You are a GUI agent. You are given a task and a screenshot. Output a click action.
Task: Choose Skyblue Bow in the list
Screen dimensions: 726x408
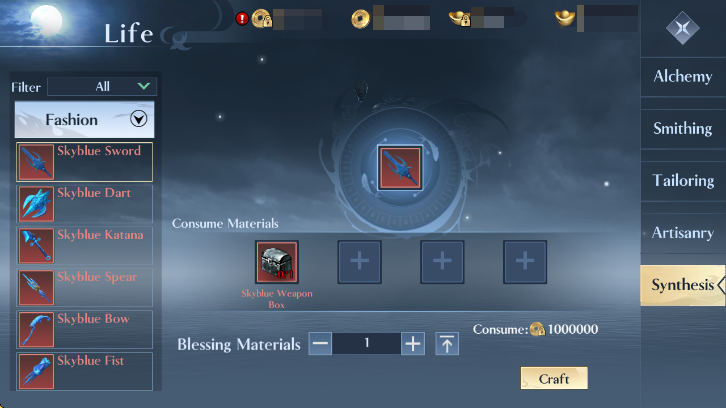84,330
